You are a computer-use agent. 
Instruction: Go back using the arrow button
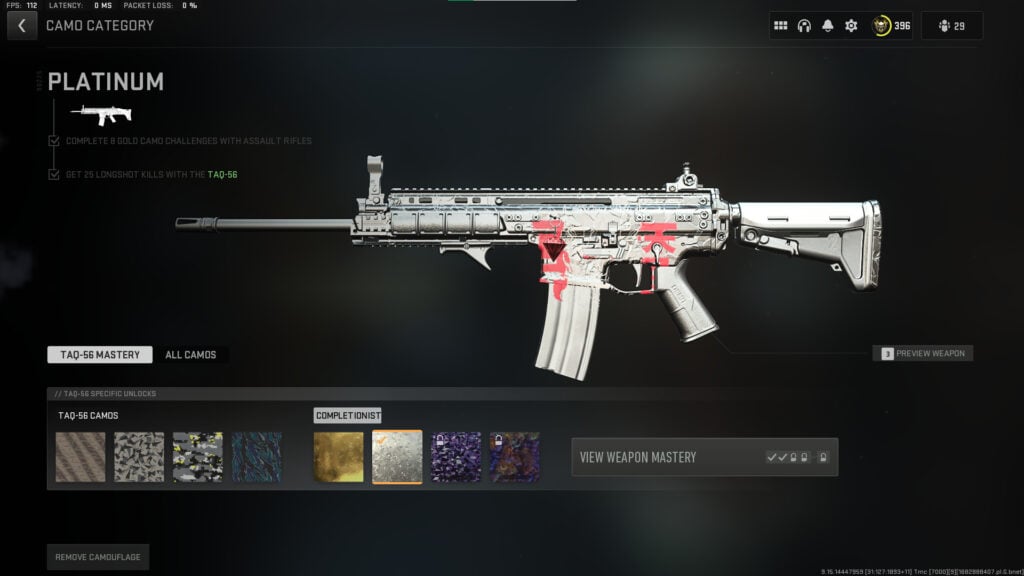coord(22,26)
